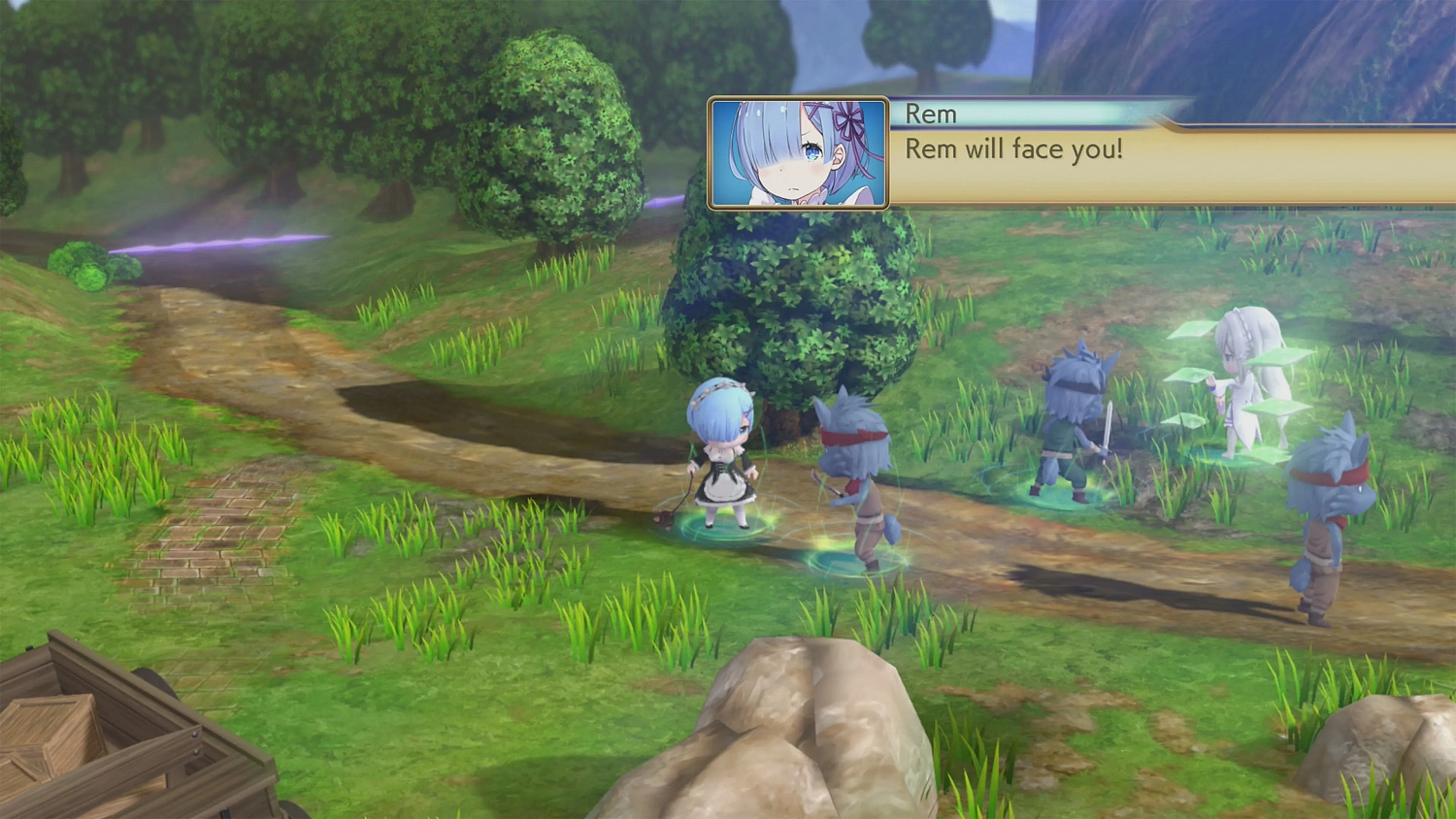This screenshot has width=1456, height=819.
Task: Select the sword-wielding wolf demon beast
Action: (x=1073, y=408)
